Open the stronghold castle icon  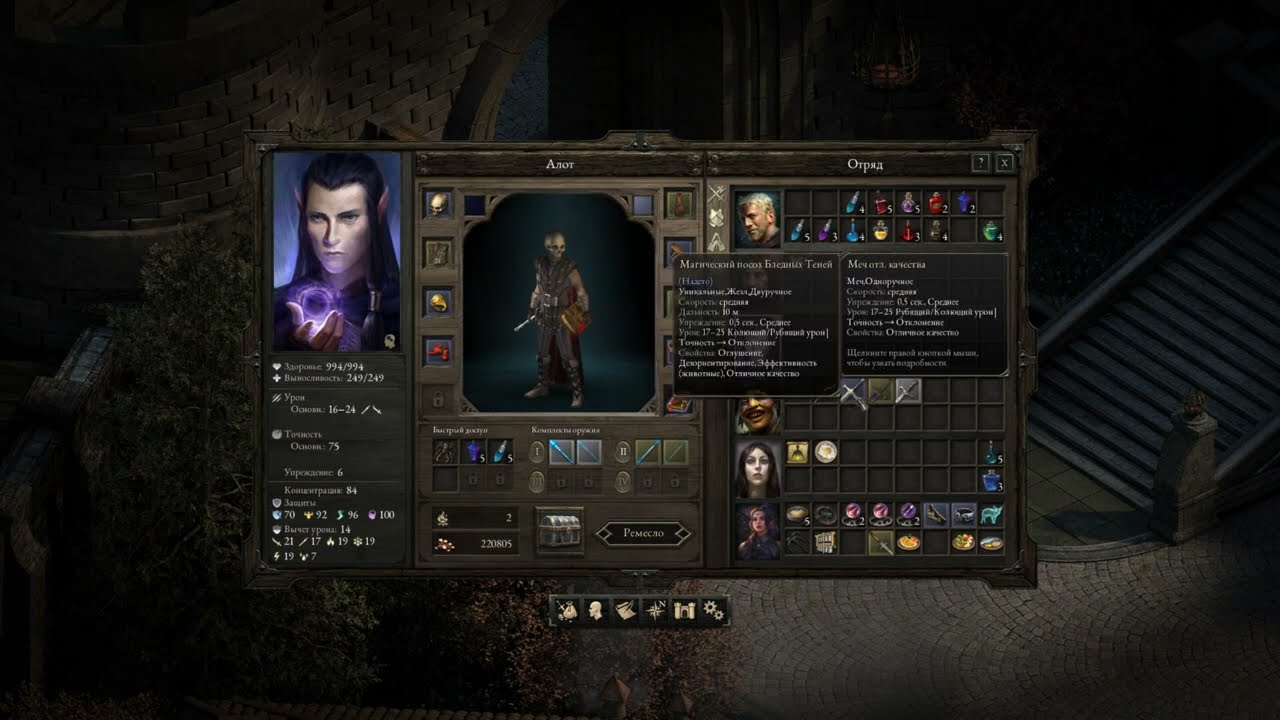(x=684, y=610)
